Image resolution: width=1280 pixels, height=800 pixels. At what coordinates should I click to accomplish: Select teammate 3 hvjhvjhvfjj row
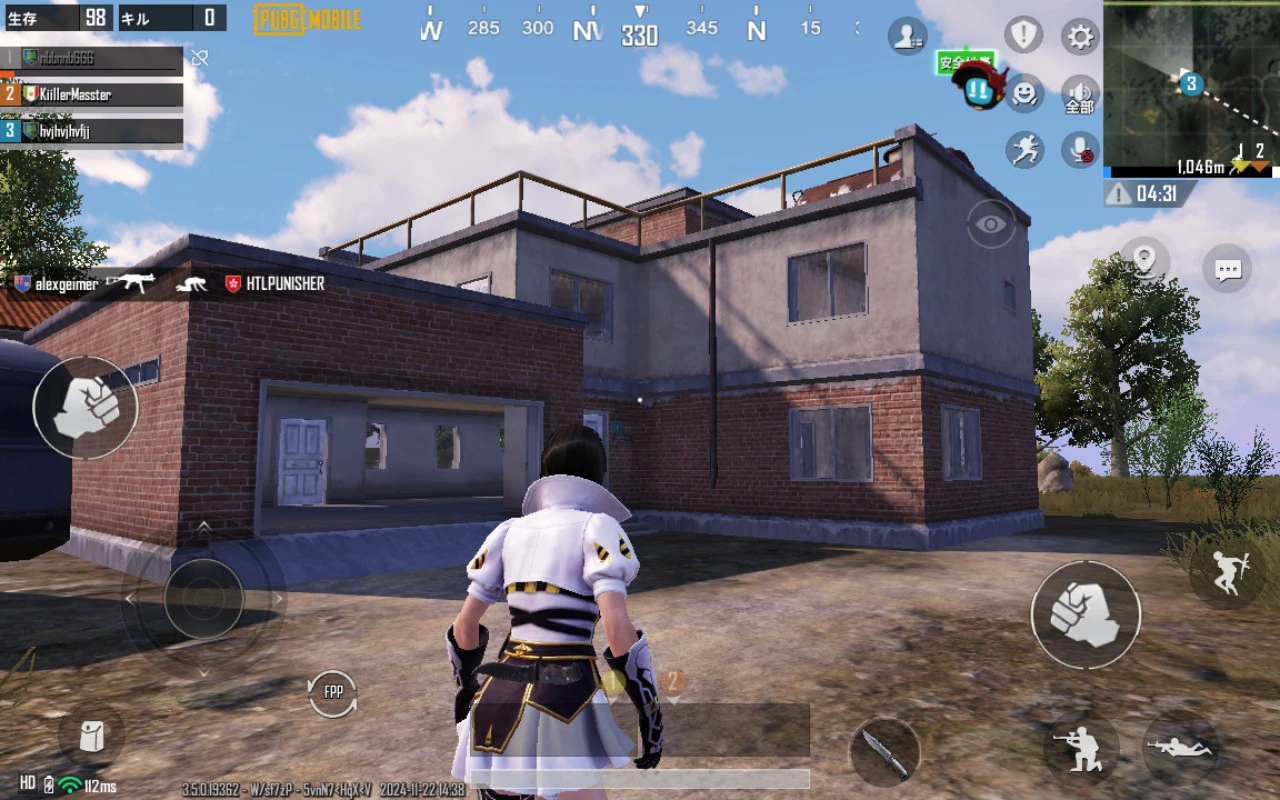pos(93,131)
